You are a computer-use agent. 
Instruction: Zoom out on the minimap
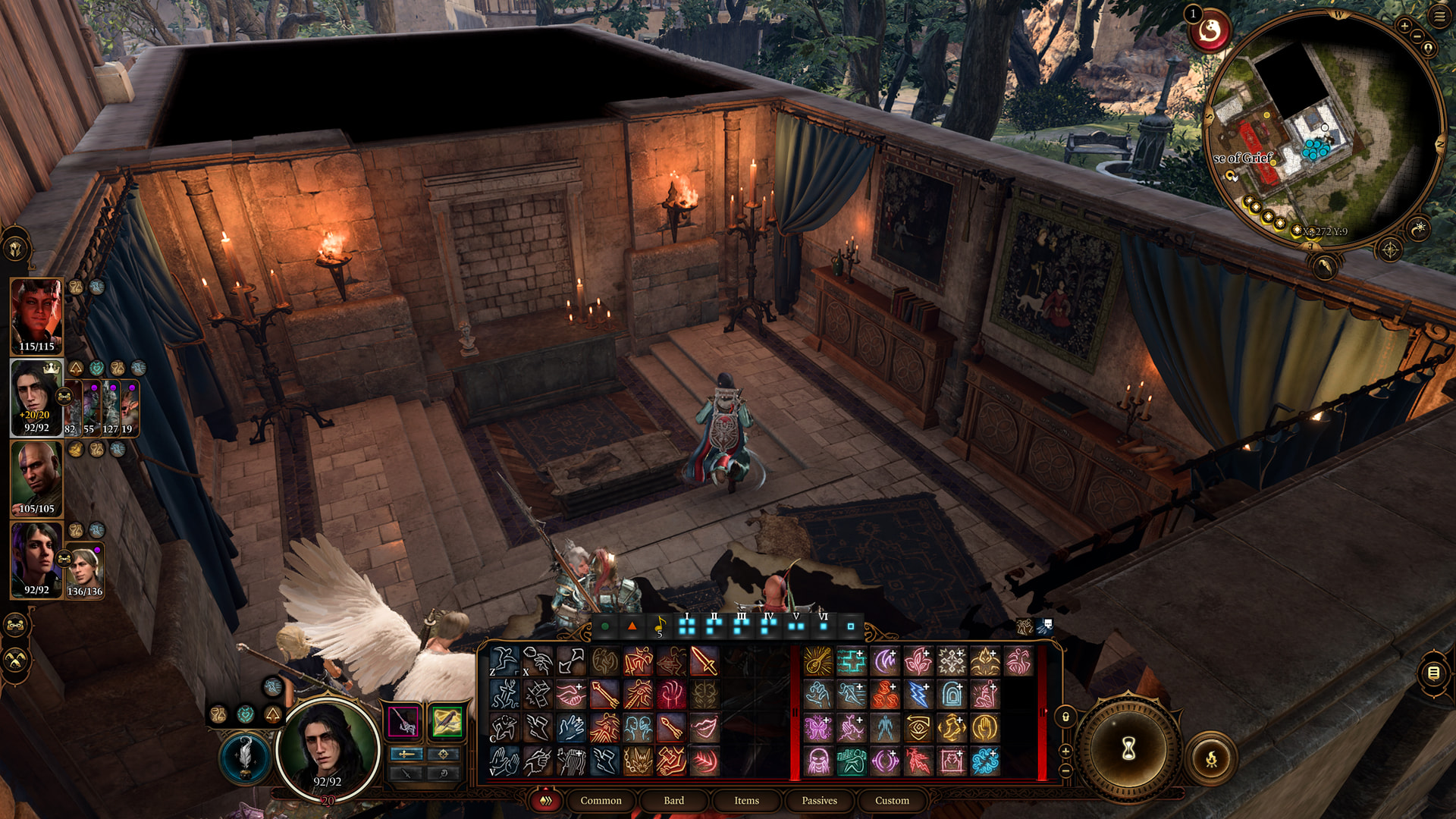pos(1417,37)
